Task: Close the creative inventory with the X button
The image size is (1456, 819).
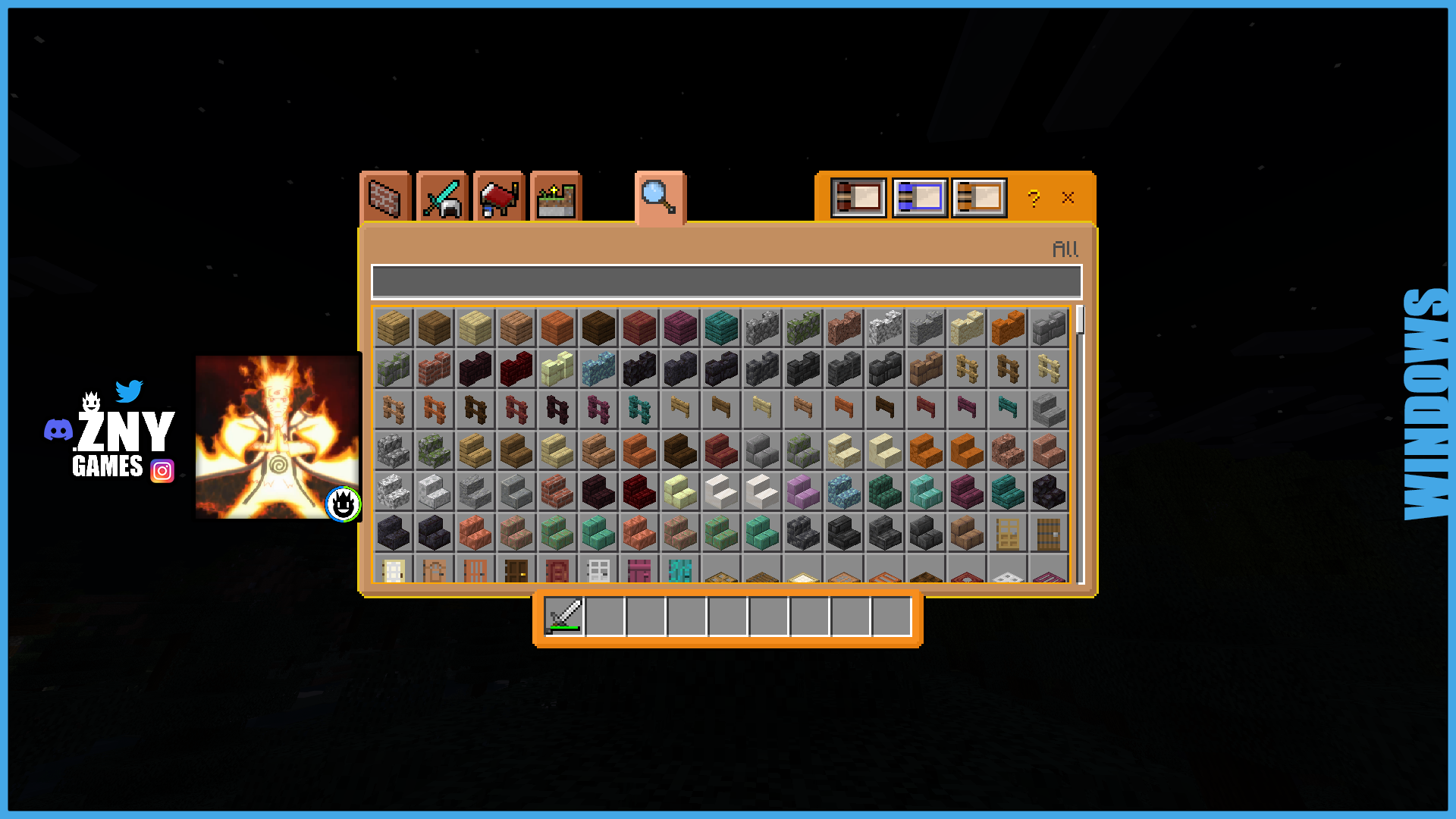Action: 1068,198
